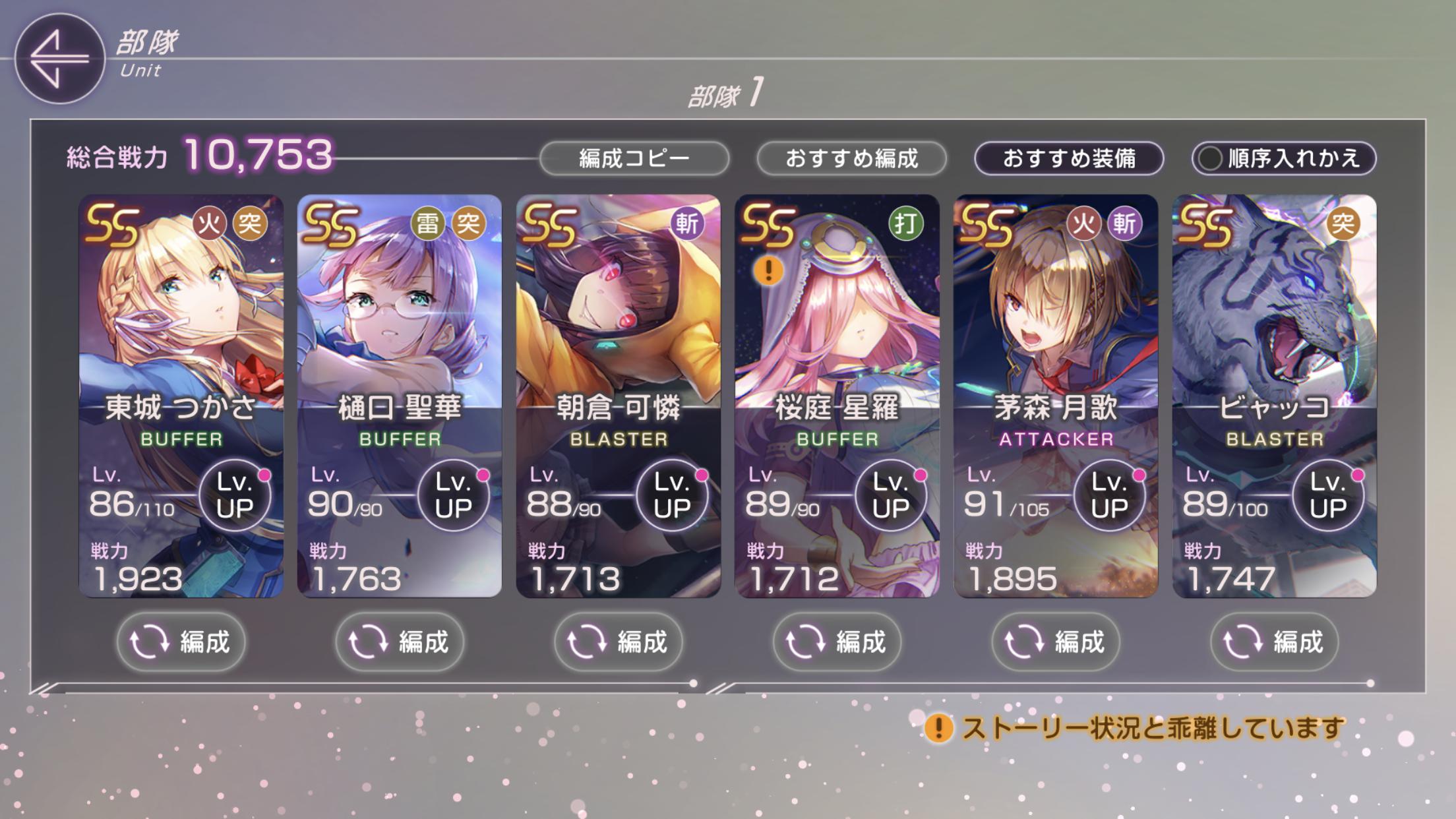Tap Lv. UP on ビャッコ
Screen dimensions: 1456x819
[x=1328, y=496]
